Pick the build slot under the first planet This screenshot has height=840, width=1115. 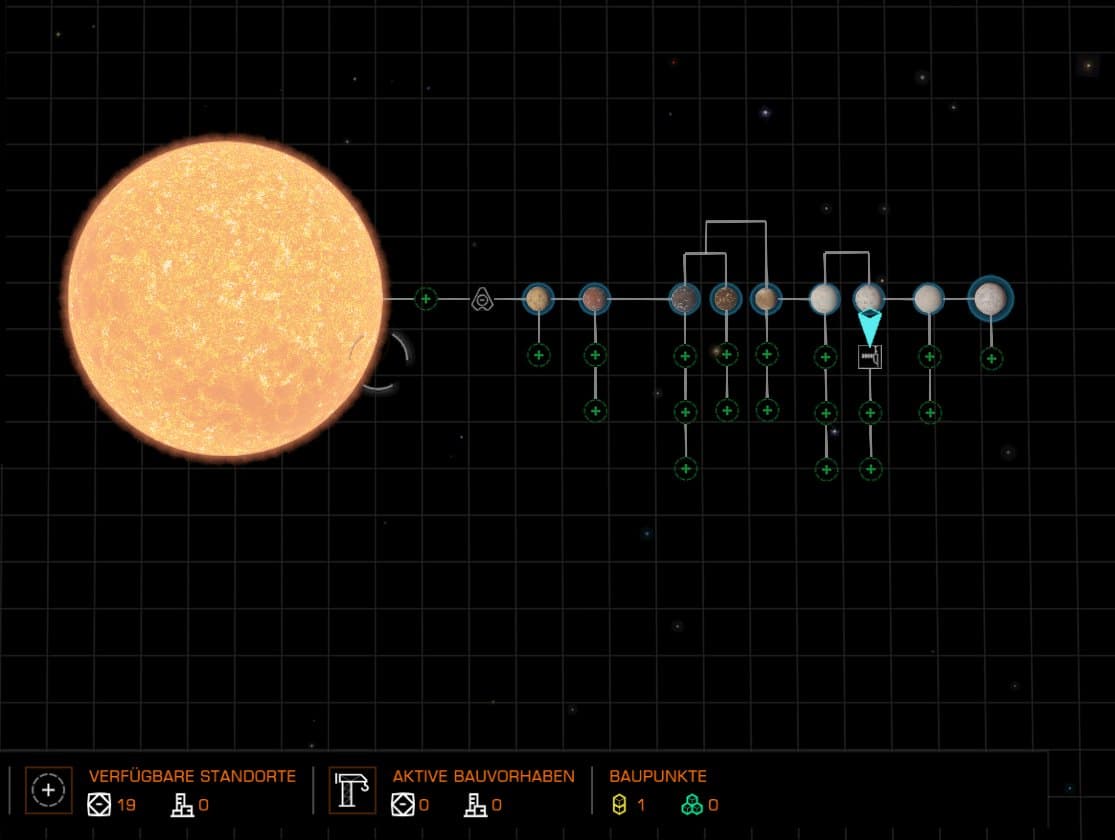(x=539, y=354)
